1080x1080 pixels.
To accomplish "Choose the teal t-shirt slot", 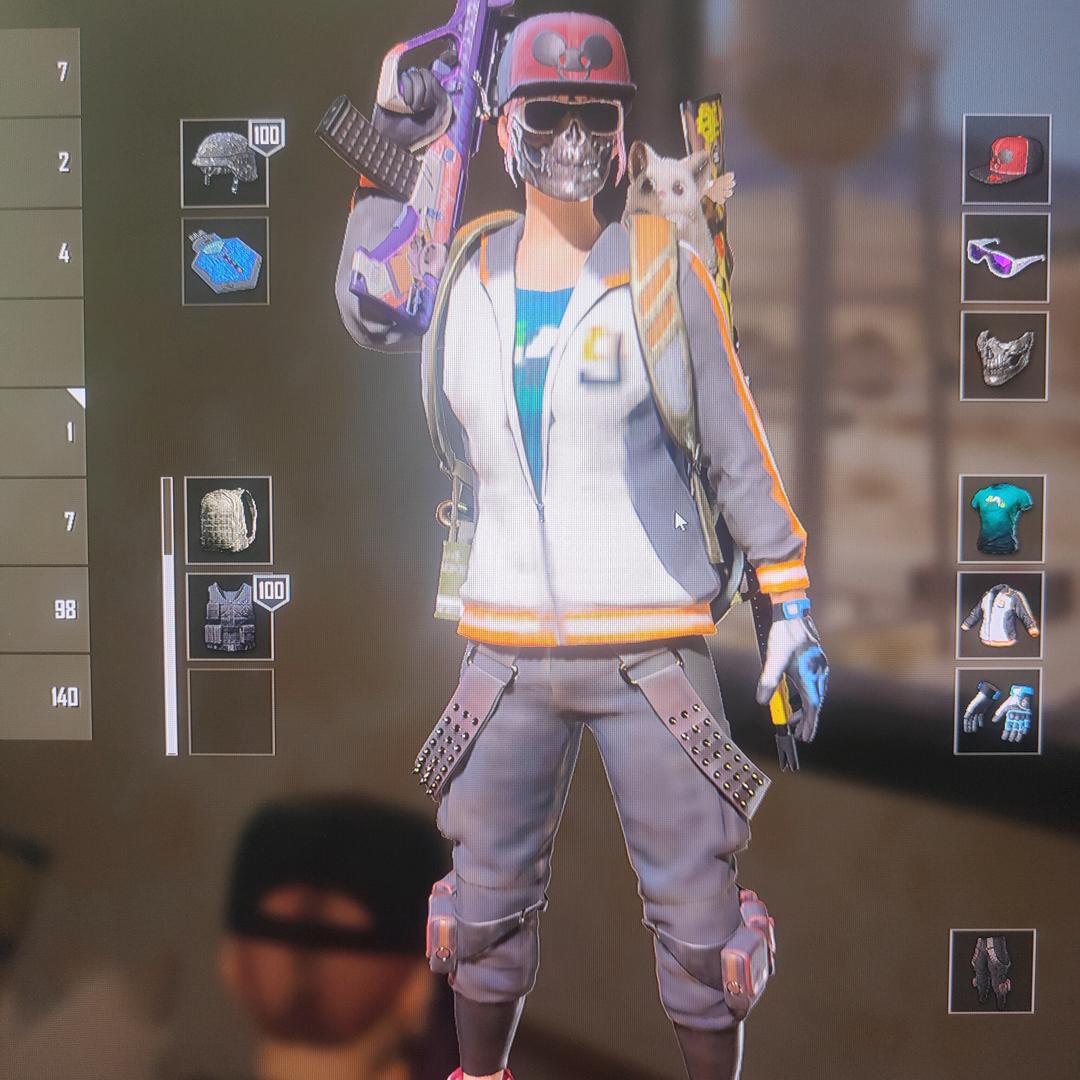I will (1001, 519).
